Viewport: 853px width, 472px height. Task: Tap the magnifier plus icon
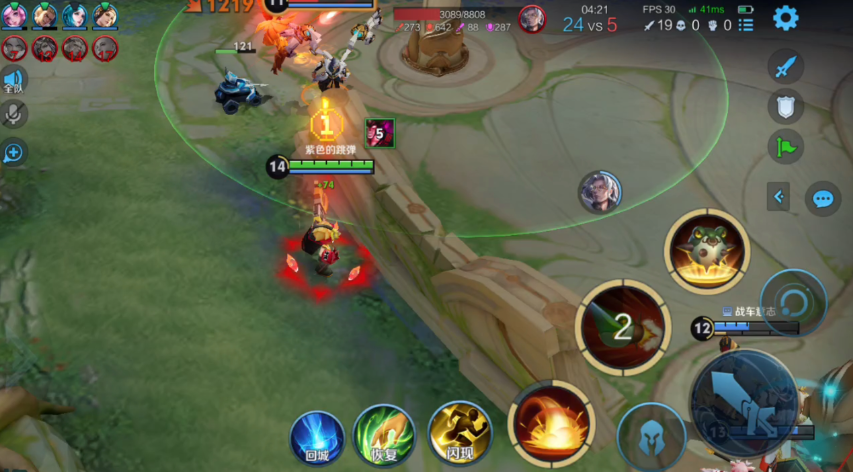pyautogui.click(x=14, y=153)
